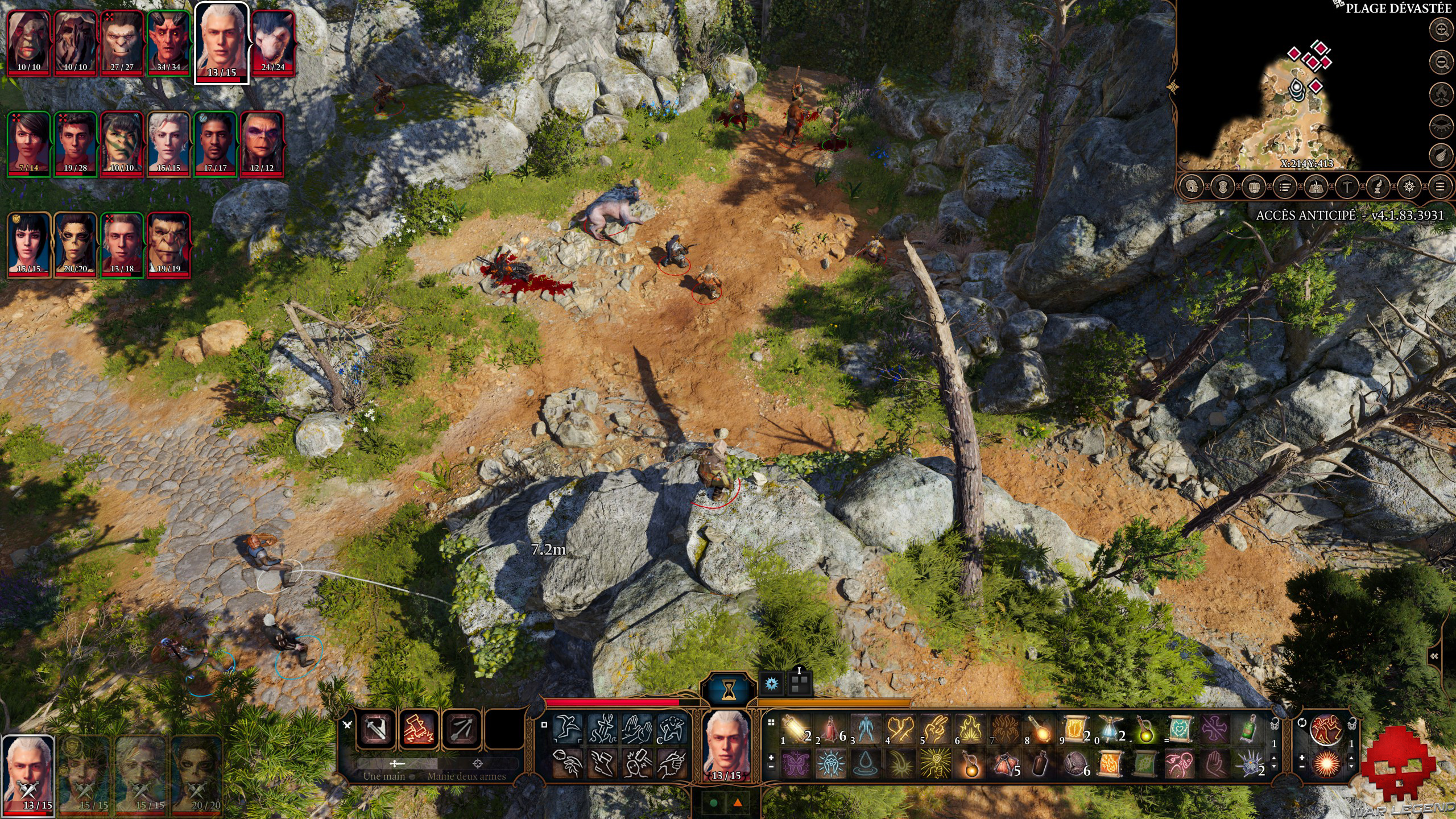Open the inventory icon under the minimap

[1254, 187]
